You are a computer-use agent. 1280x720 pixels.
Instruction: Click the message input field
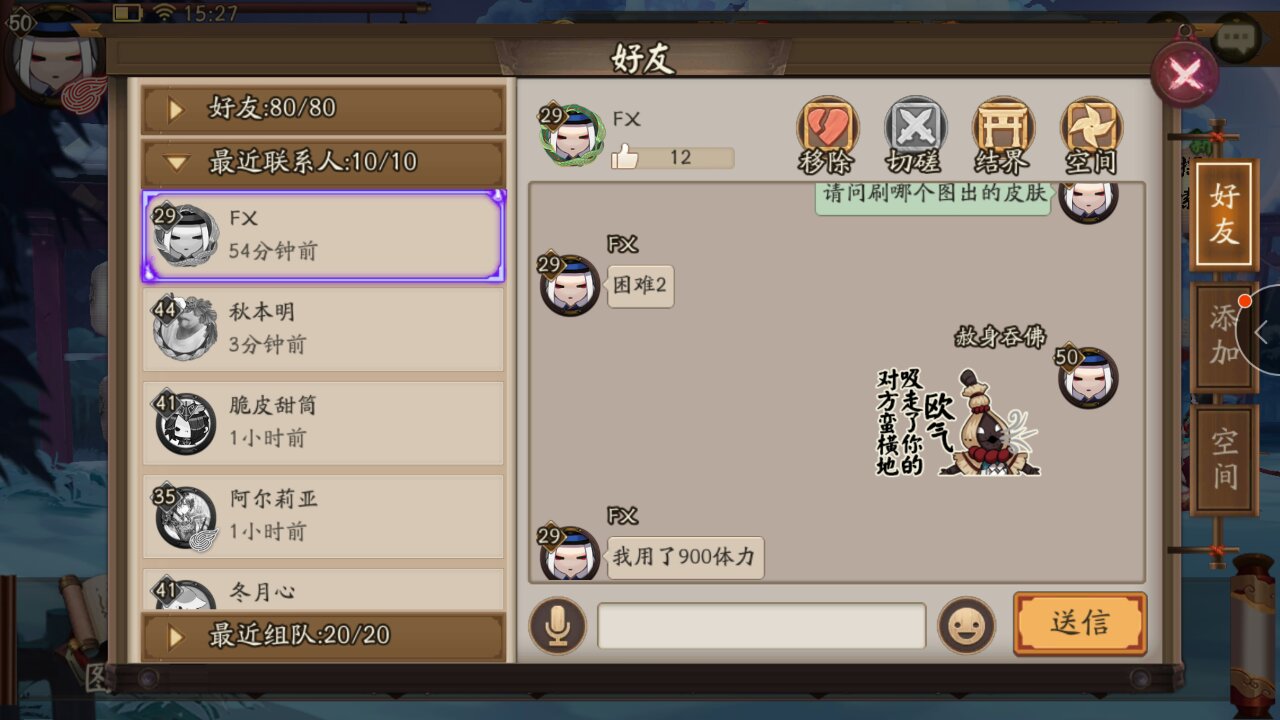coord(760,625)
